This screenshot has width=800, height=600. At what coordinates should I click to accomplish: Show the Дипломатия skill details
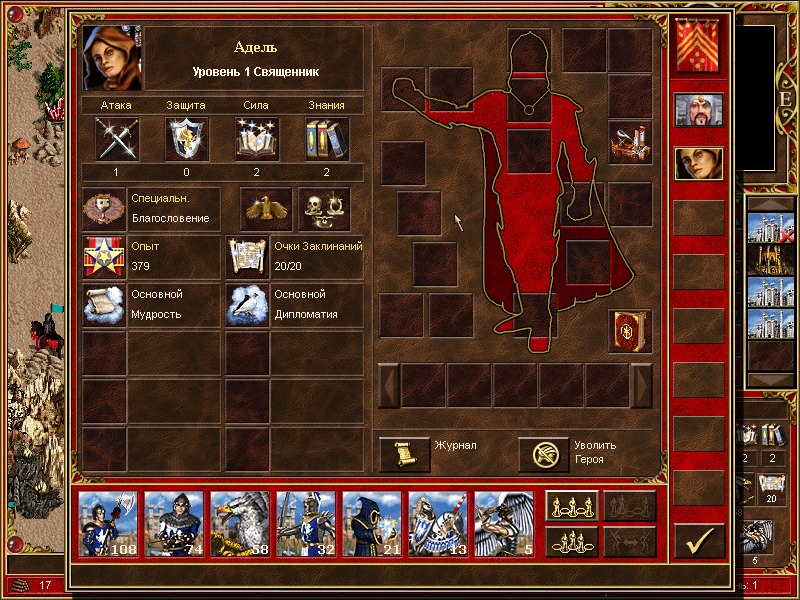click(247, 305)
